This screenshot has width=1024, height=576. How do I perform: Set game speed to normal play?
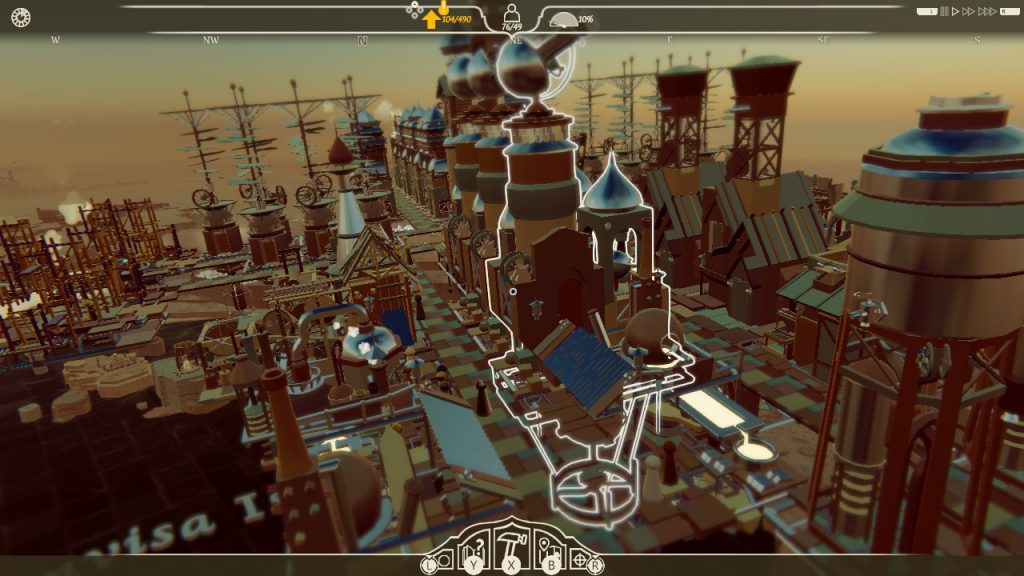point(956,12)
